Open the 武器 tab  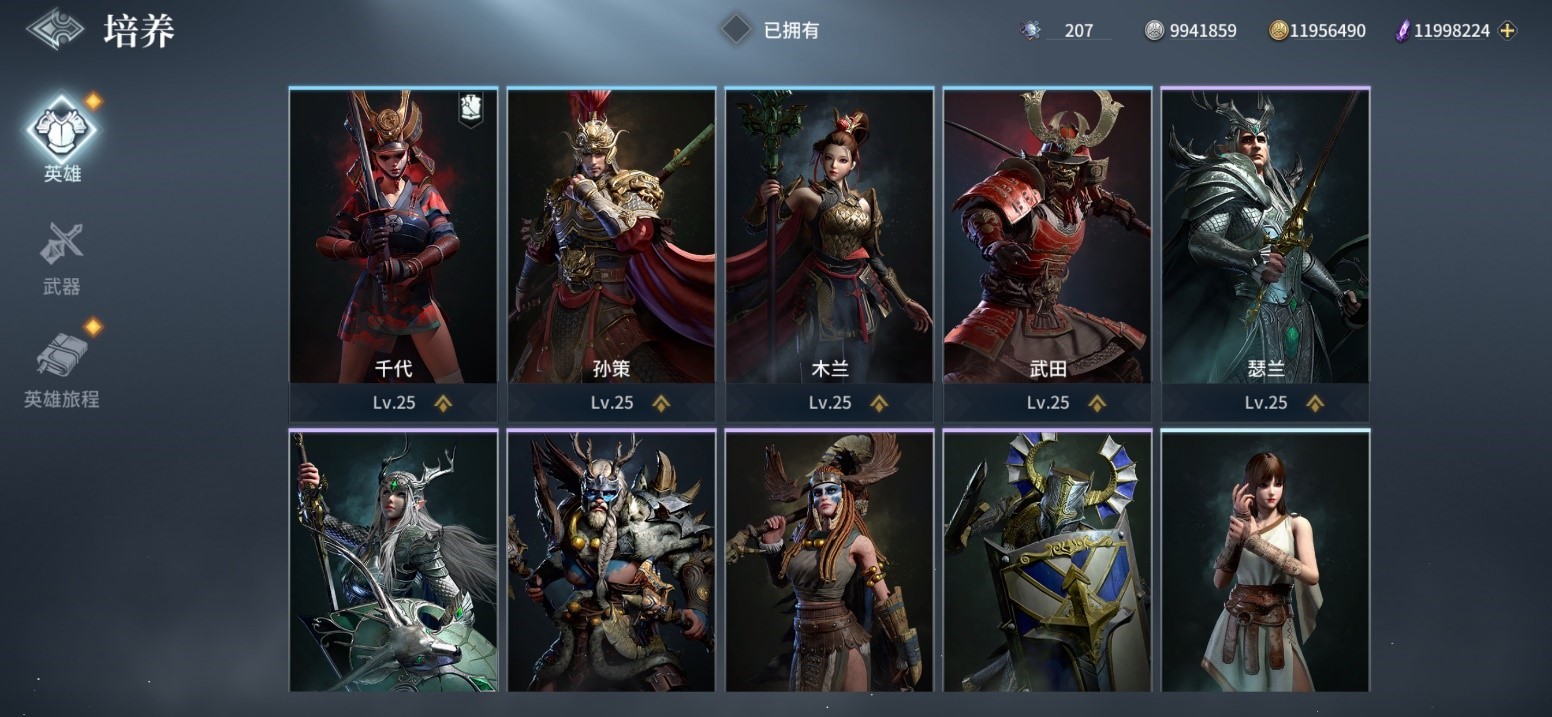pyautogui.click(x=62, y=254)
